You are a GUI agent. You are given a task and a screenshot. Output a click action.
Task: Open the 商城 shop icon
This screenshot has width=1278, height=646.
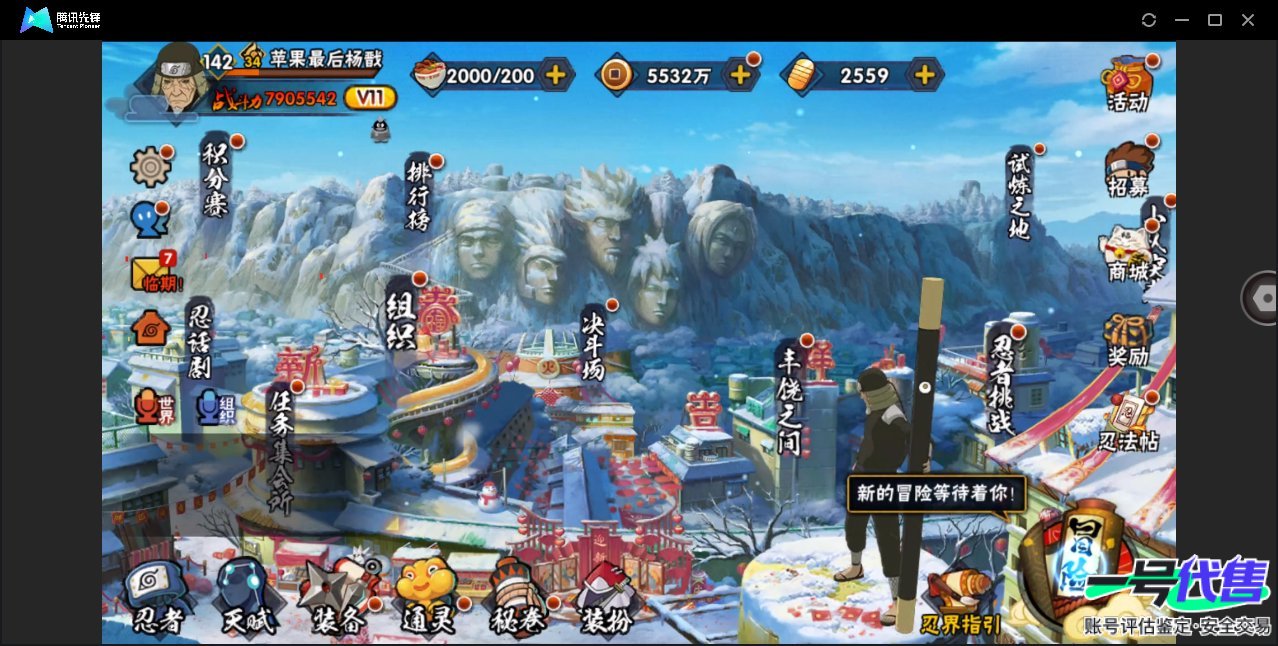[x=1128, y=255]
